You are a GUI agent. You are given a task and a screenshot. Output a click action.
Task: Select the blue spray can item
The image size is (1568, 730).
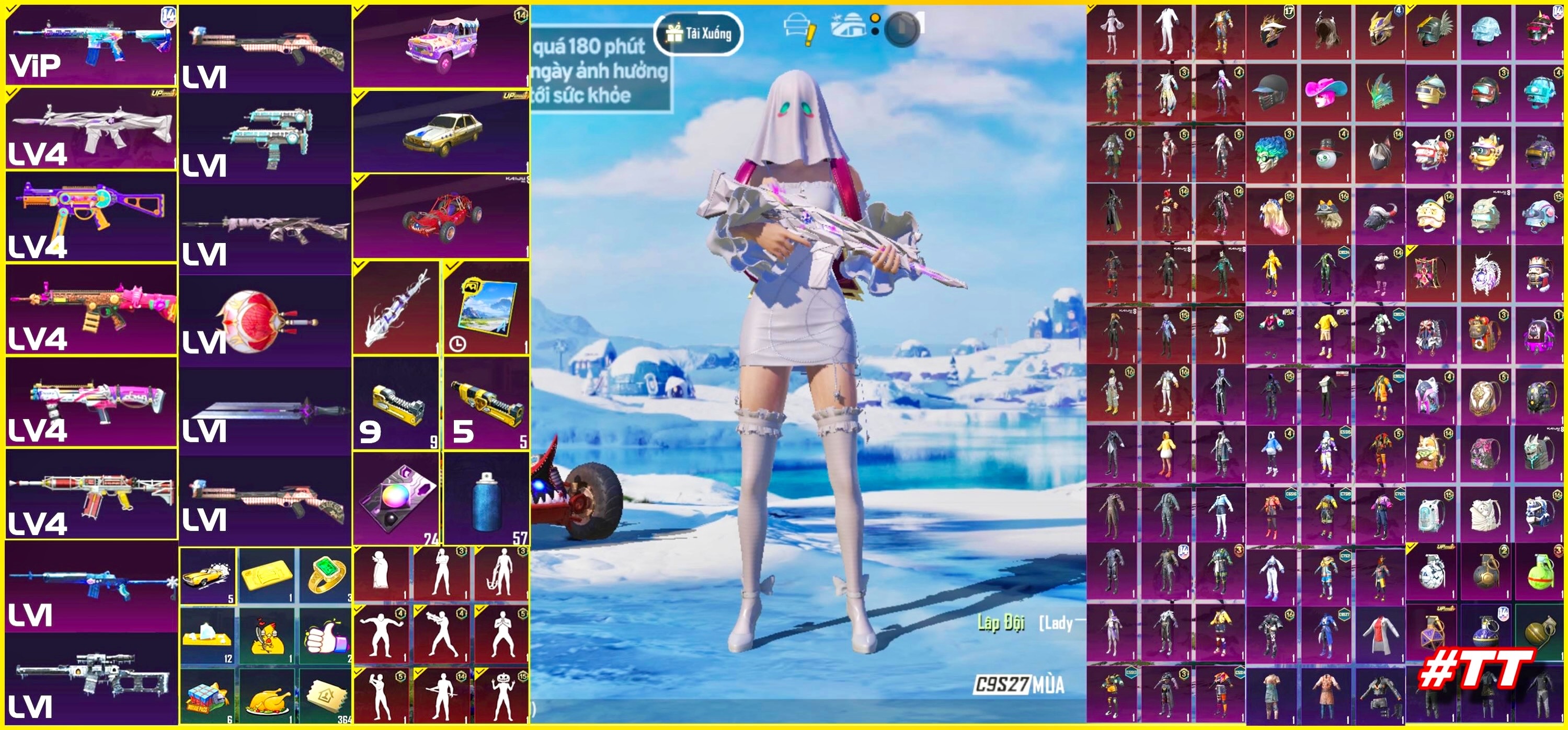[486, 499]
